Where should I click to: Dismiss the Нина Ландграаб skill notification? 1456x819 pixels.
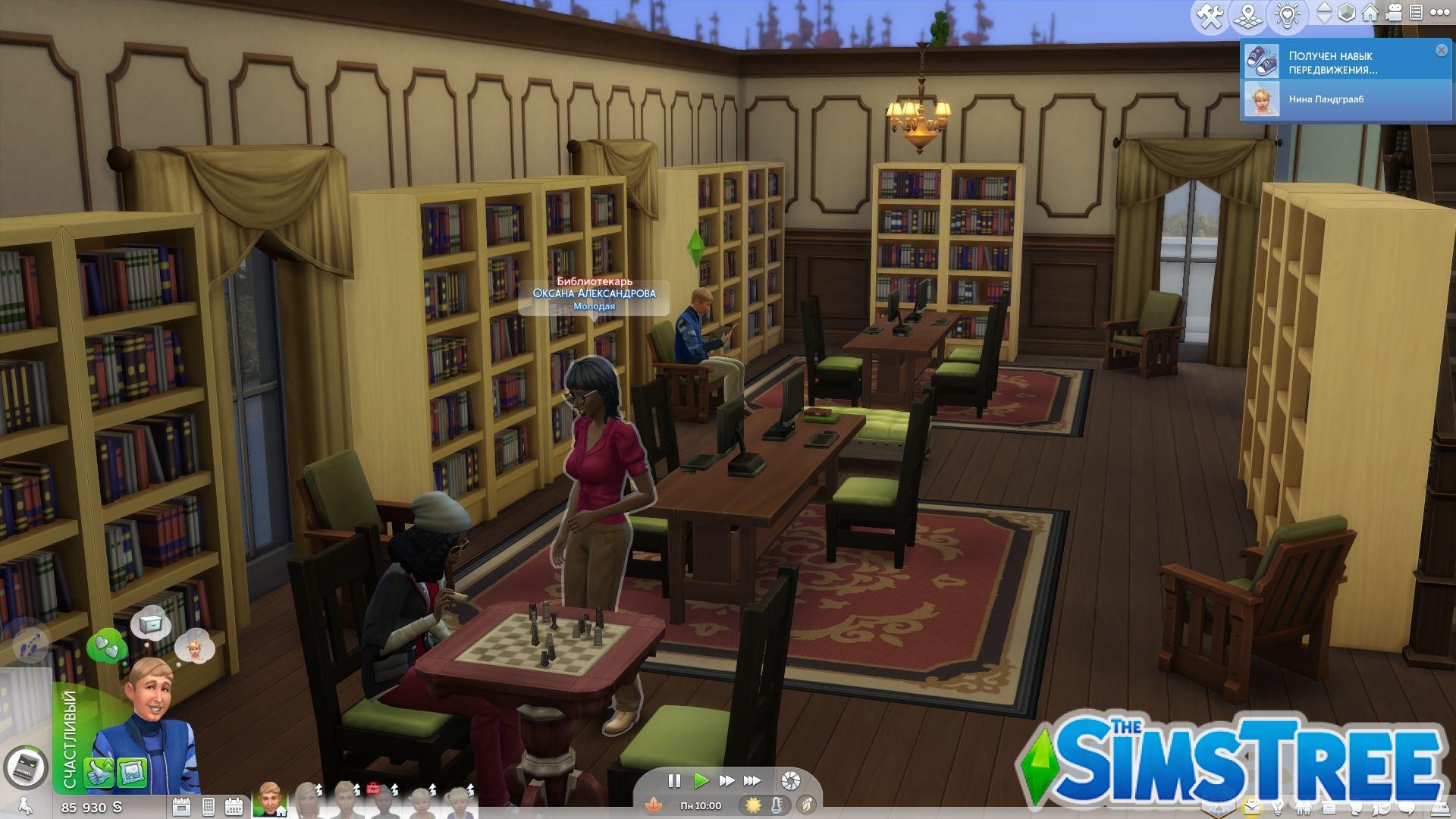tap(1440, 50)
